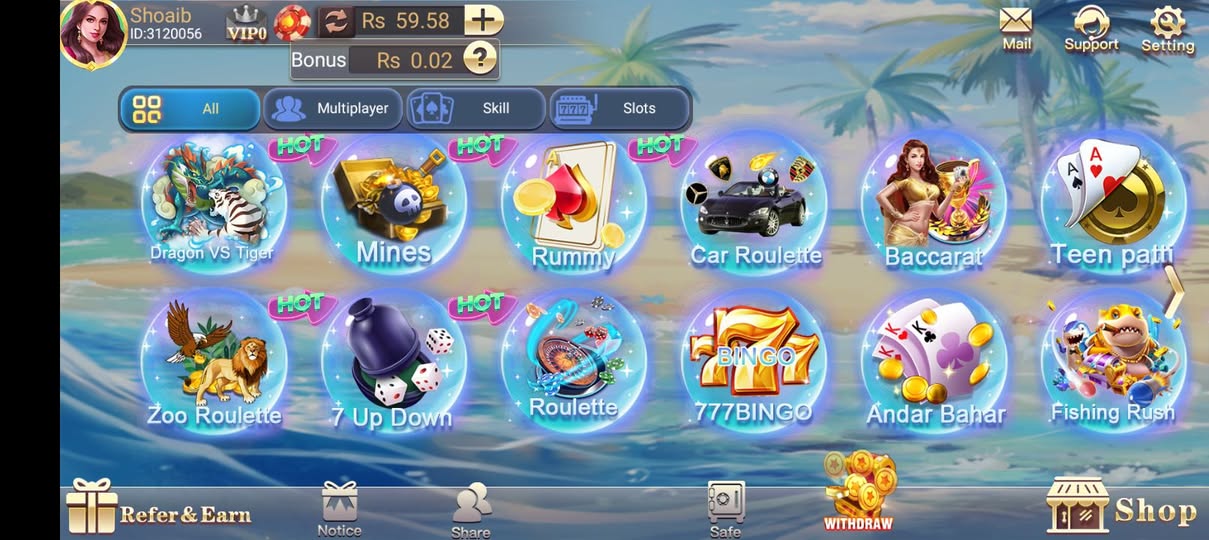
Task: Switch to the Multiplayer tab
Action: [x=333, y=109]
